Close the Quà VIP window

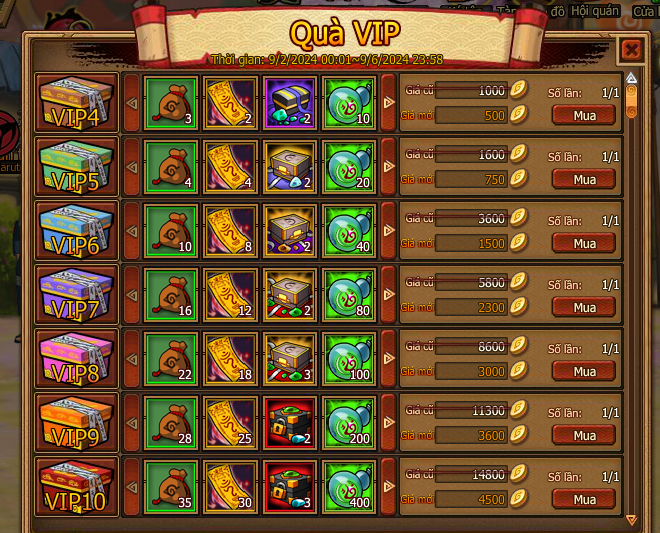pos(630,49)
